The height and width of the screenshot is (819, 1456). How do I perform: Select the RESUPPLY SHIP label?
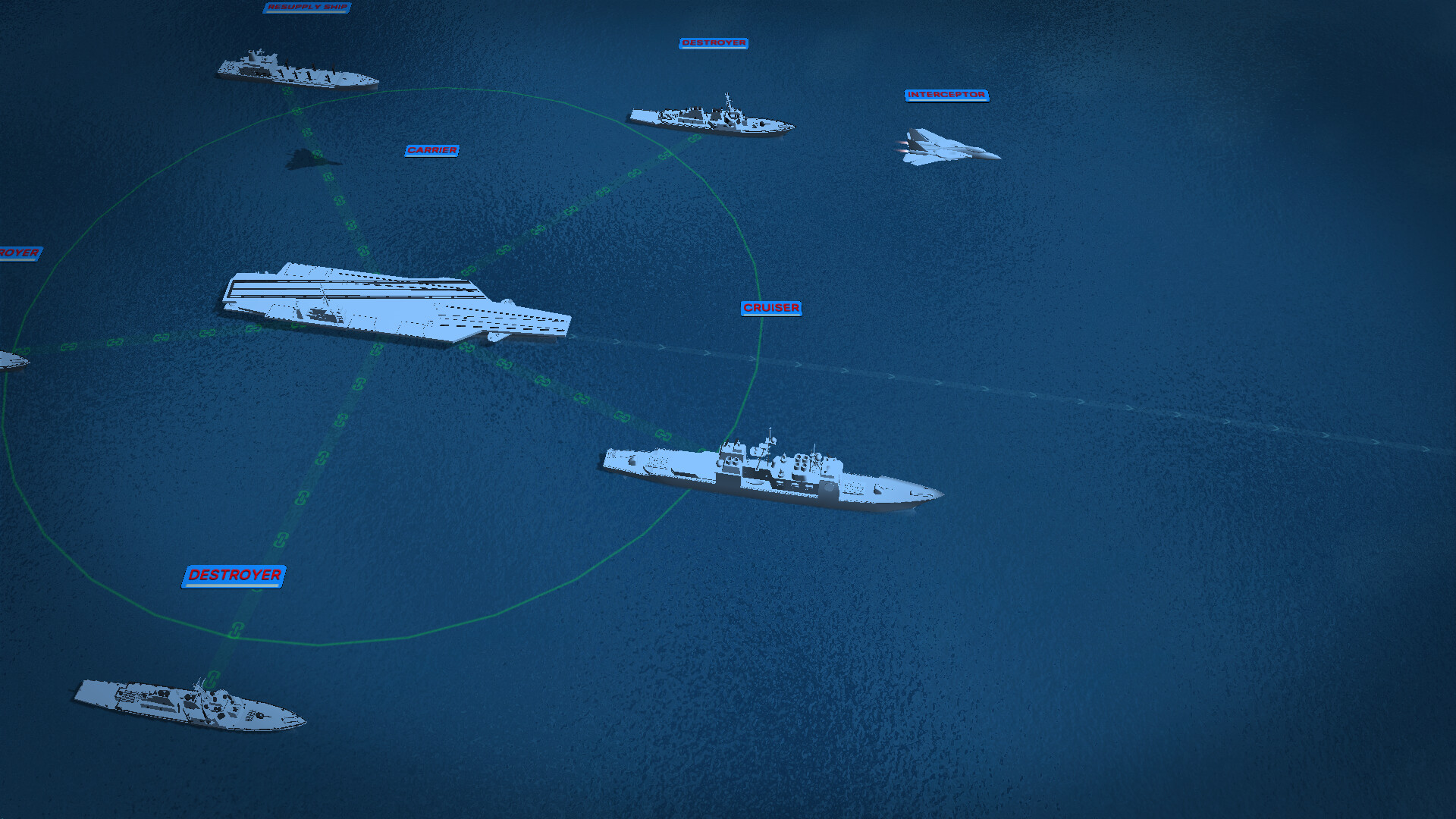click(307, 7)
